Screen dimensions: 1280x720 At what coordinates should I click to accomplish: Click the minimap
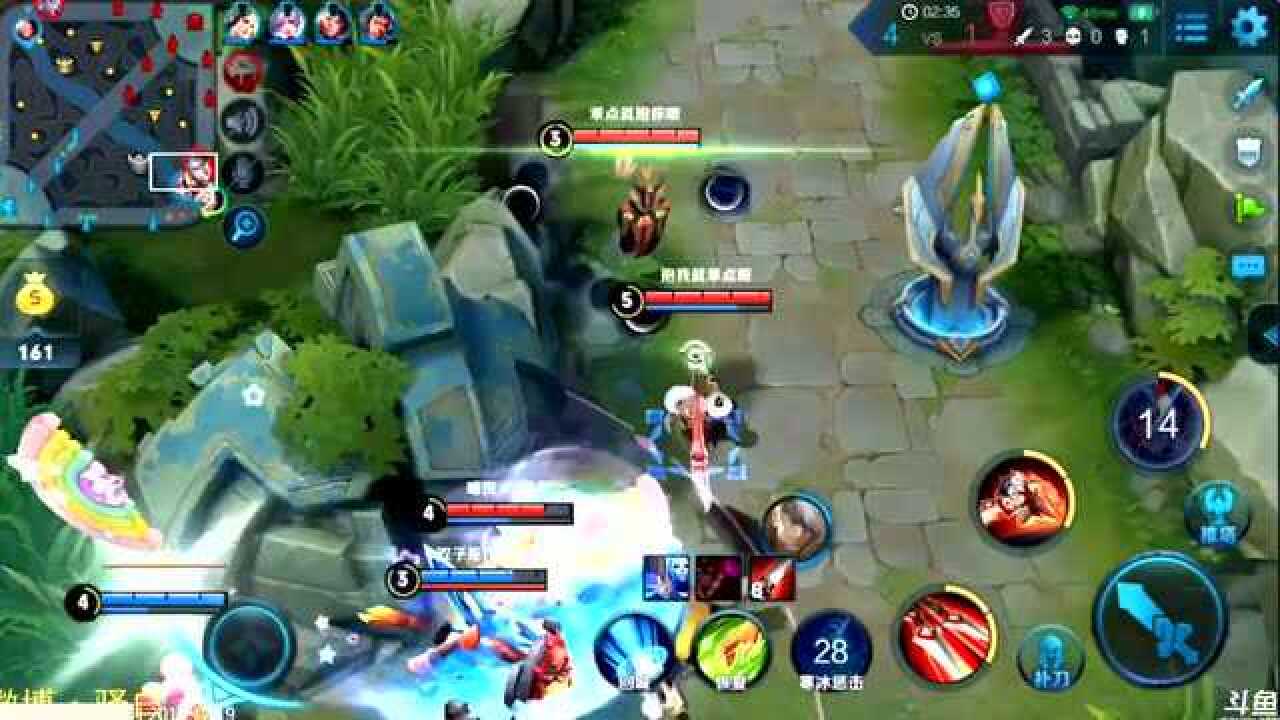(x=108, y=108)
